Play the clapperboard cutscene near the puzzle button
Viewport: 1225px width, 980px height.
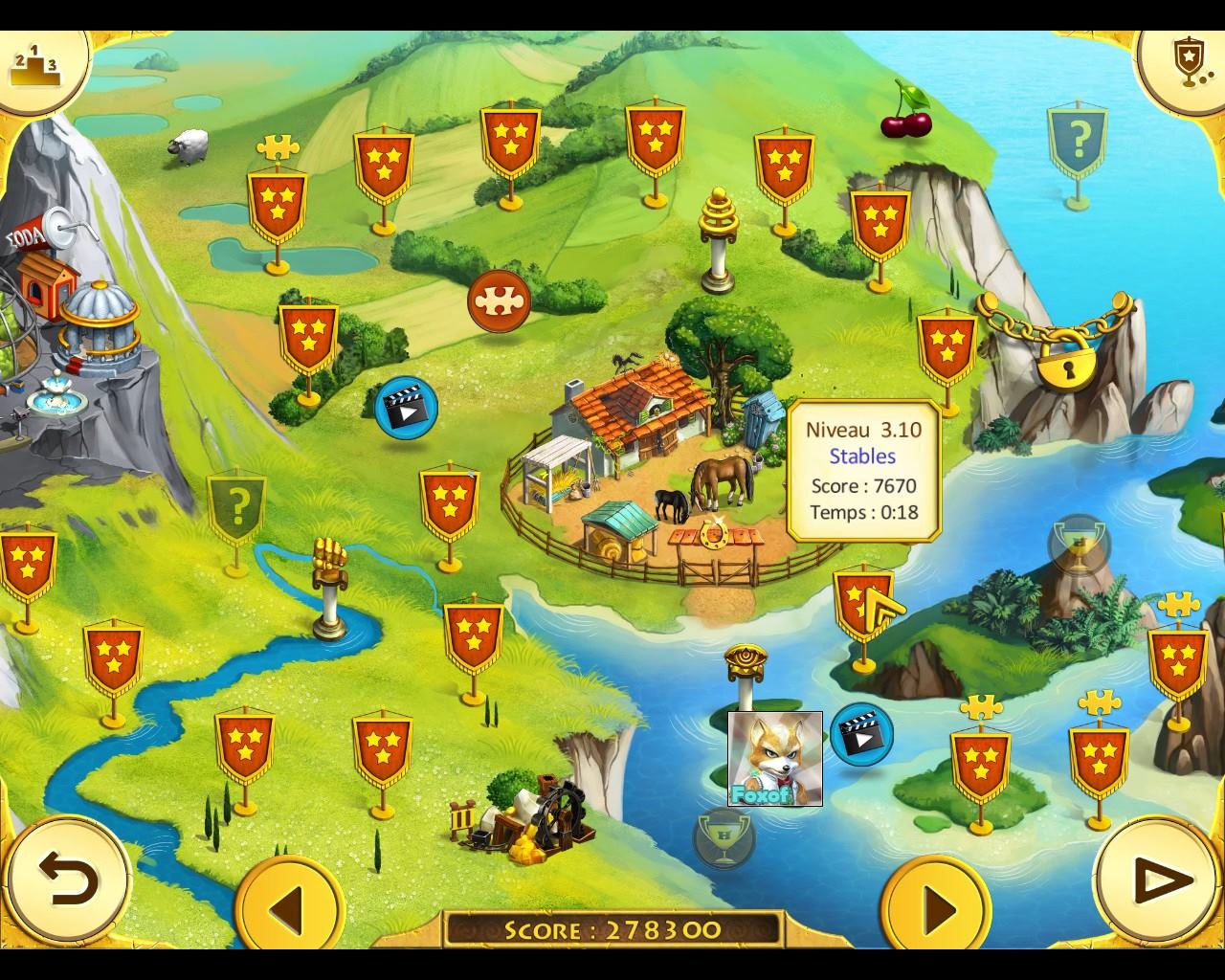pos(406,408)
